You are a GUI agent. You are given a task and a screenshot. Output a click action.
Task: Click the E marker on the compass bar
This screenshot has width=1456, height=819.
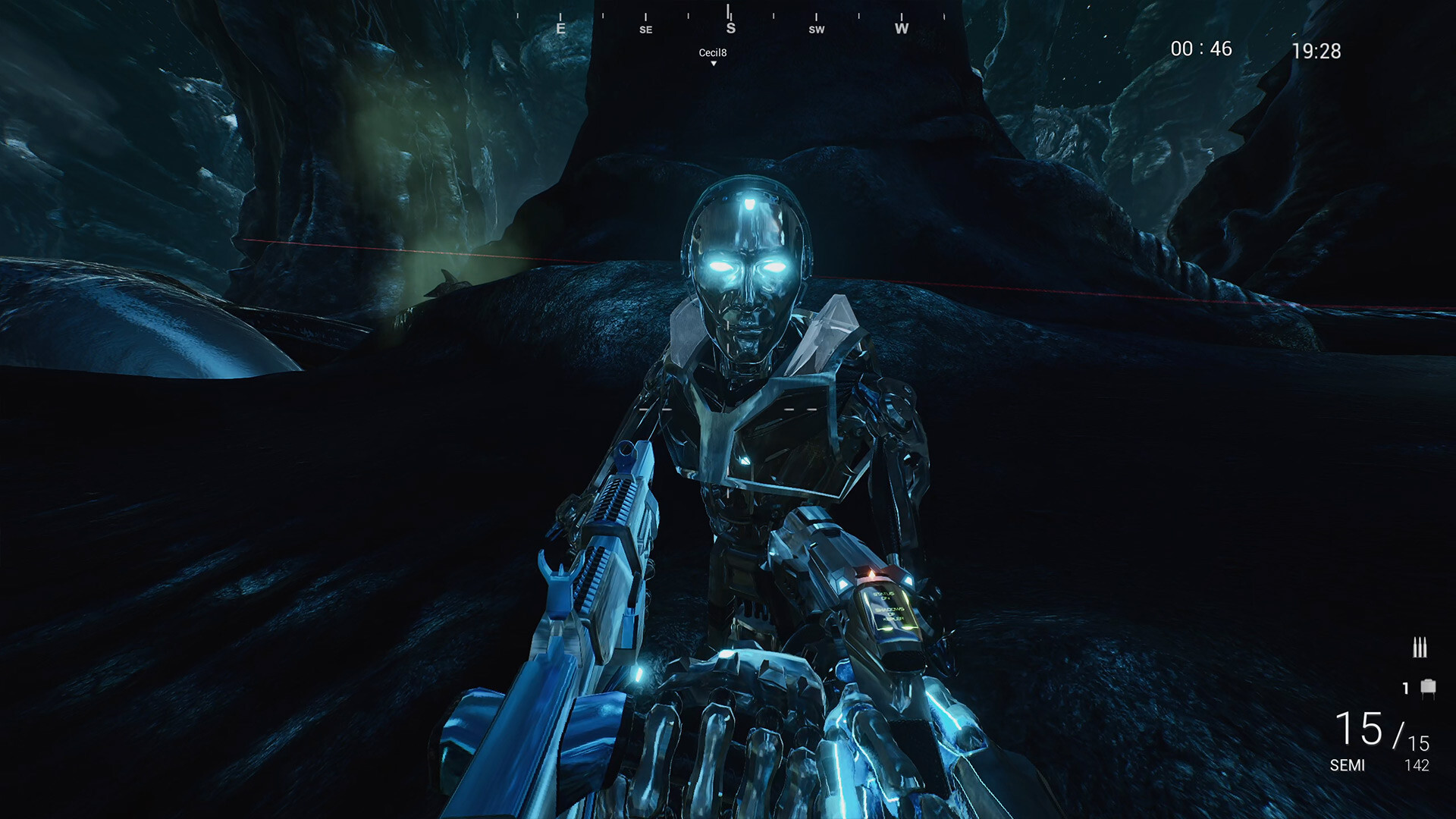(560, 28)
